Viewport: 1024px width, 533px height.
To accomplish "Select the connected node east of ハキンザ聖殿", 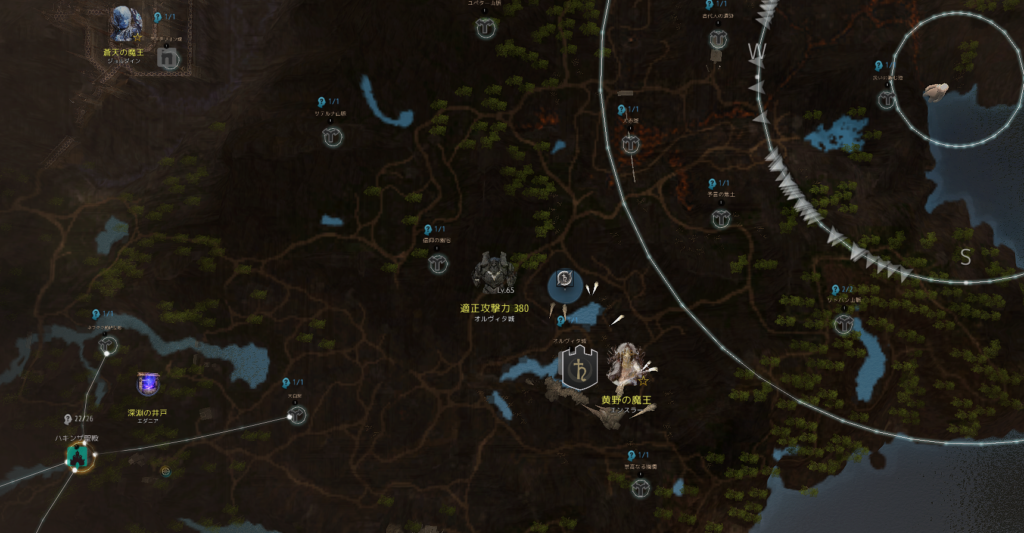I will [297, 416].
